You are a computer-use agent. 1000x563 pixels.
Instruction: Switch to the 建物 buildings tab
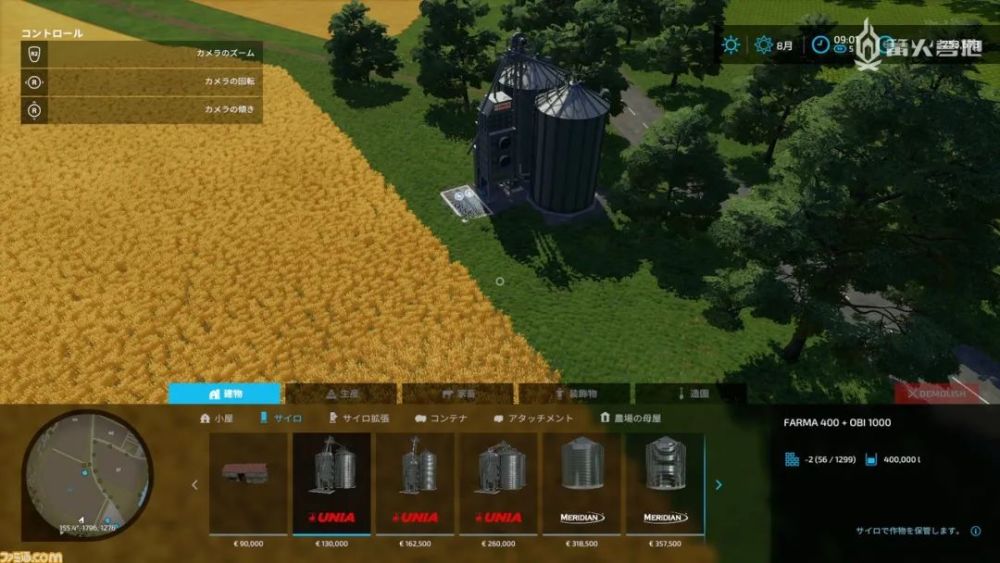(224, 394)
